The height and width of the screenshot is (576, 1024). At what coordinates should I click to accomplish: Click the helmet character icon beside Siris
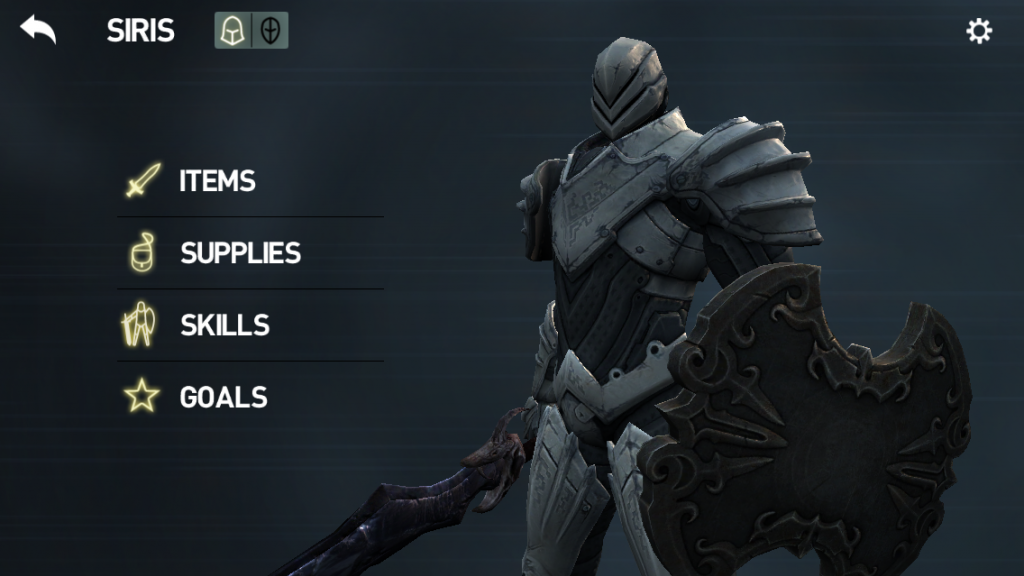click(233, 31)
